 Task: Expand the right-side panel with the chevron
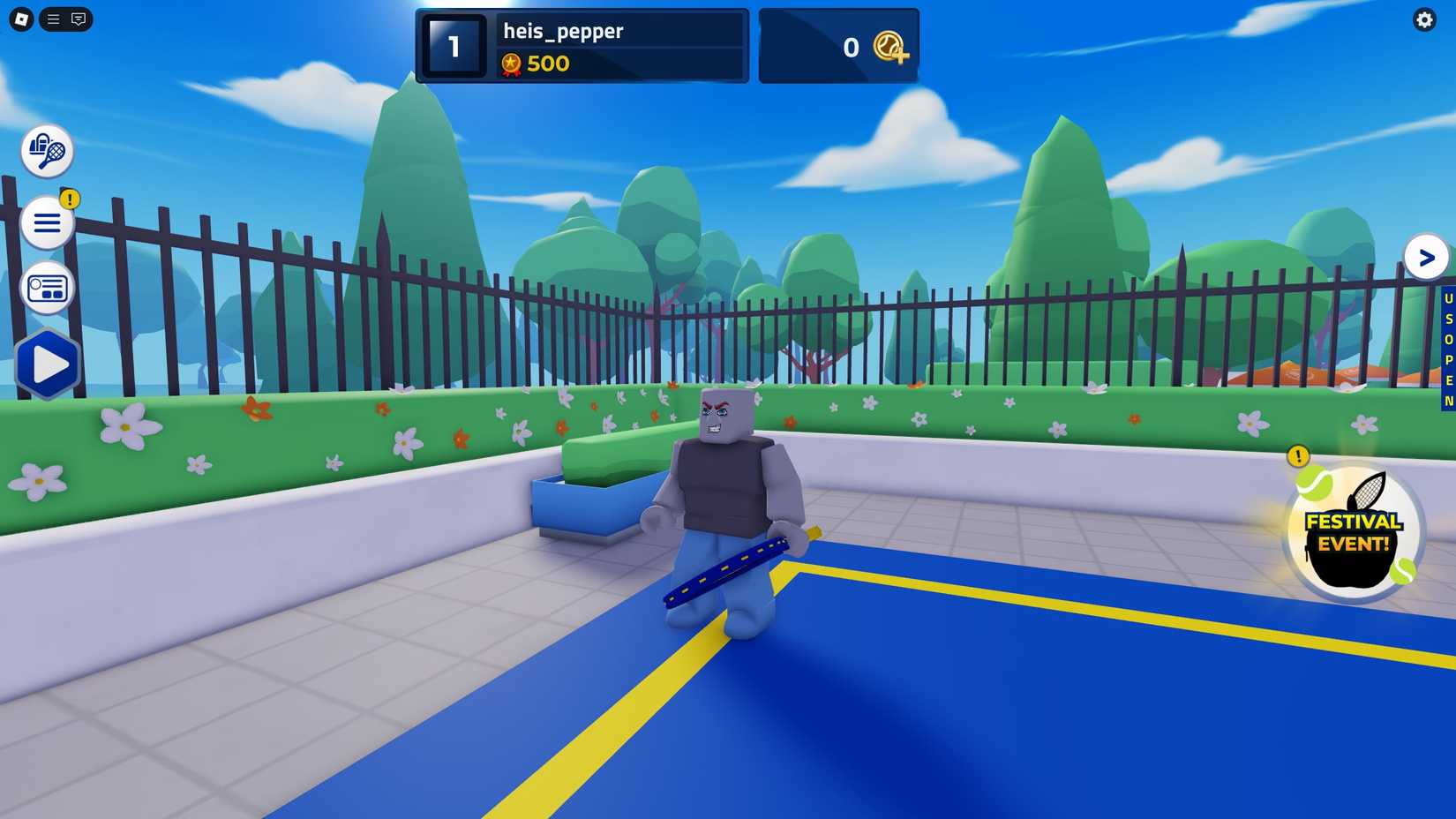click(1426, 258)
